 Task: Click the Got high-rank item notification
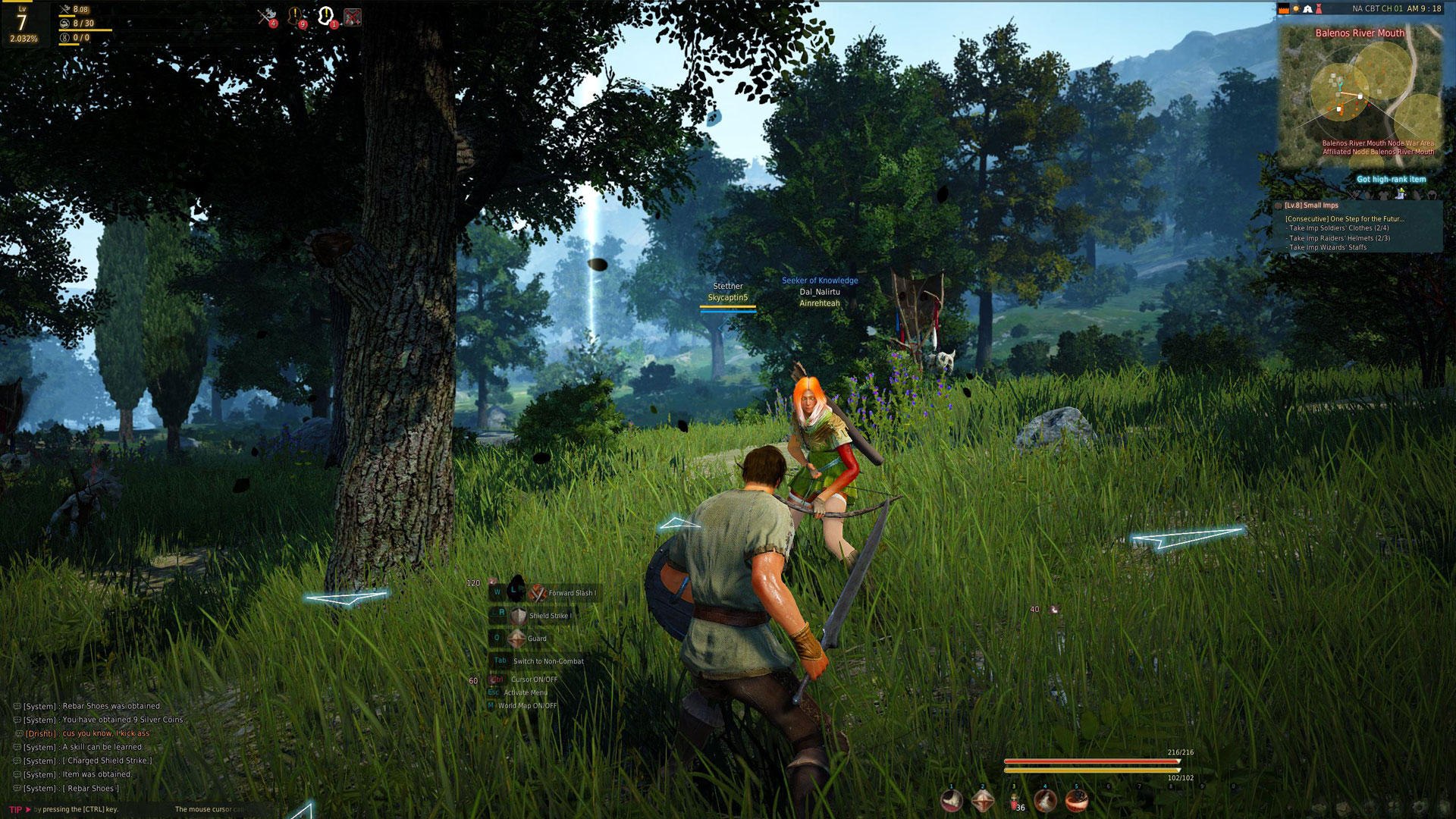pos(1391,180)
